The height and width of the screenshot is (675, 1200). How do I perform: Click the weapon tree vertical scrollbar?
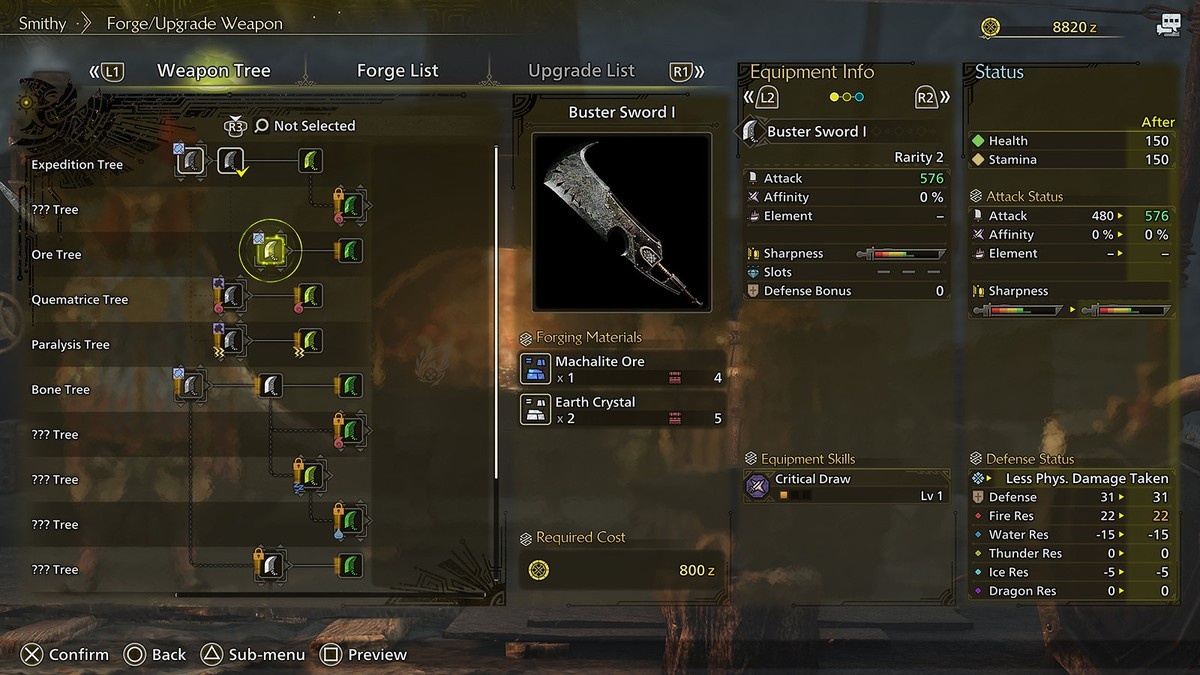click(496, 312)
